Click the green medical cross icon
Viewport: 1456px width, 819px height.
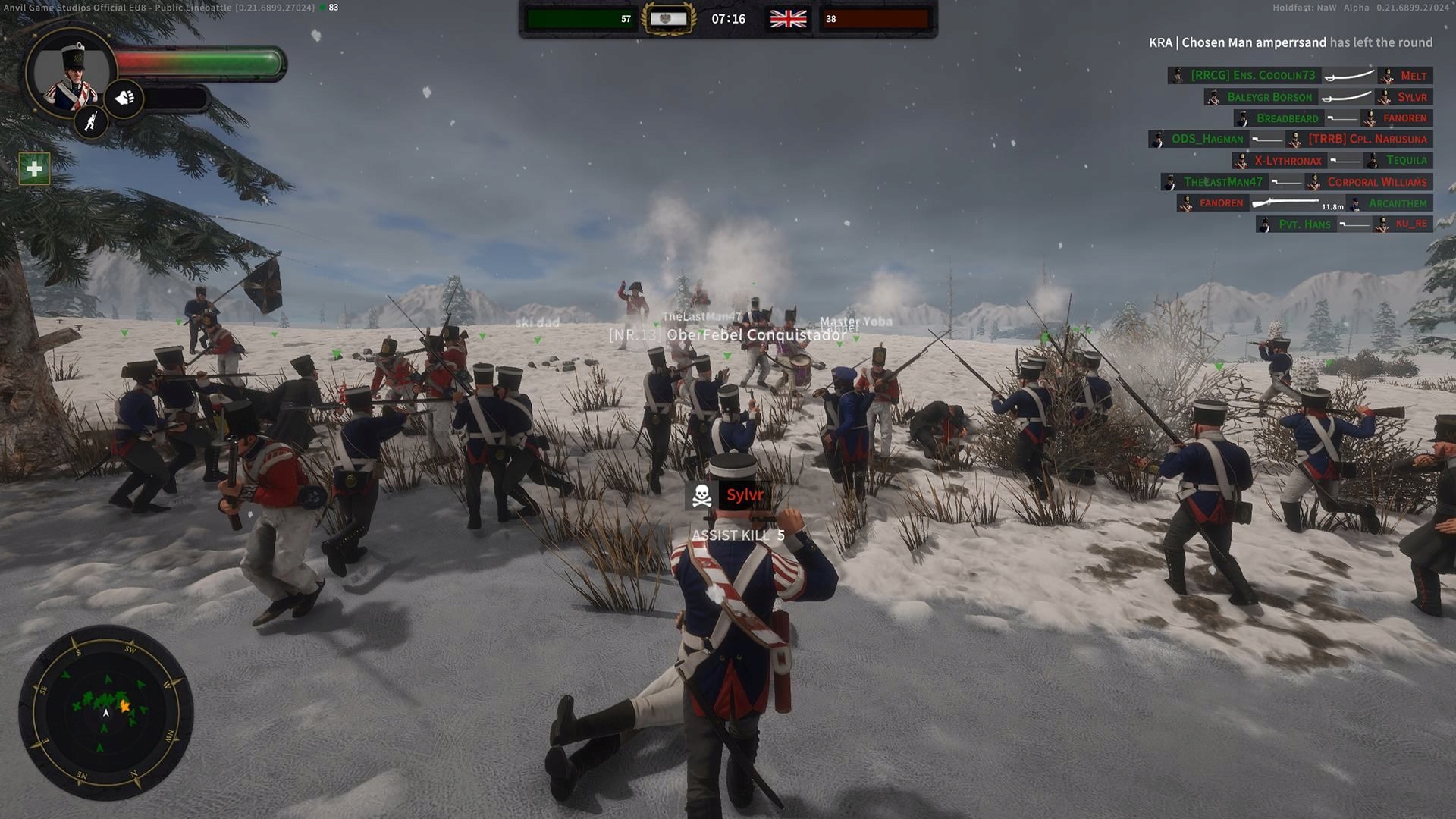[x=34, y=168]
